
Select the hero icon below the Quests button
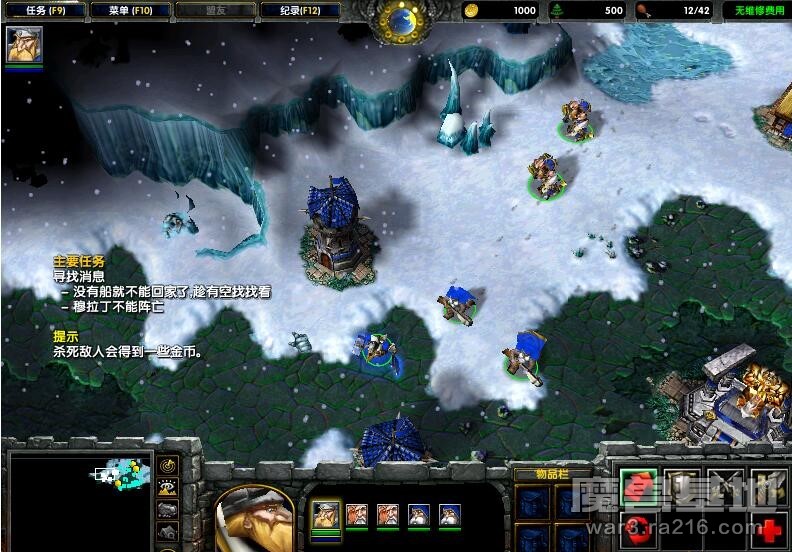click(x=23, y=46)
